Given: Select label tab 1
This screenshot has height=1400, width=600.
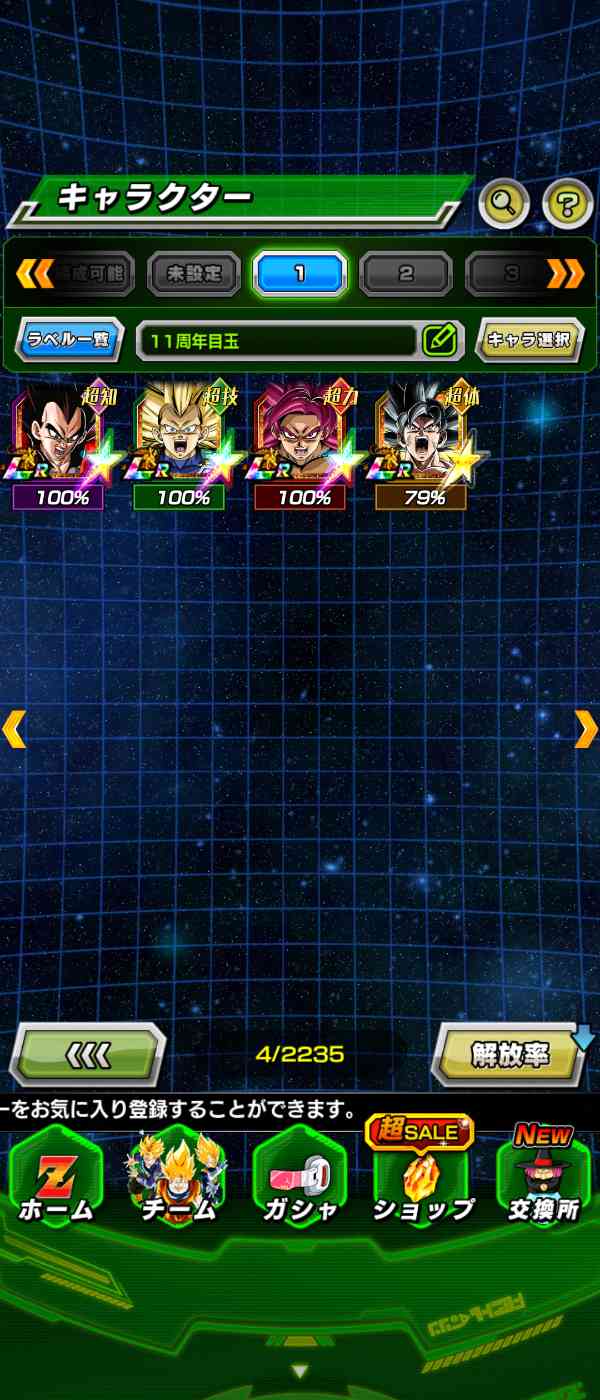Looking at the screenshot, I should click(x=299, y=273).
